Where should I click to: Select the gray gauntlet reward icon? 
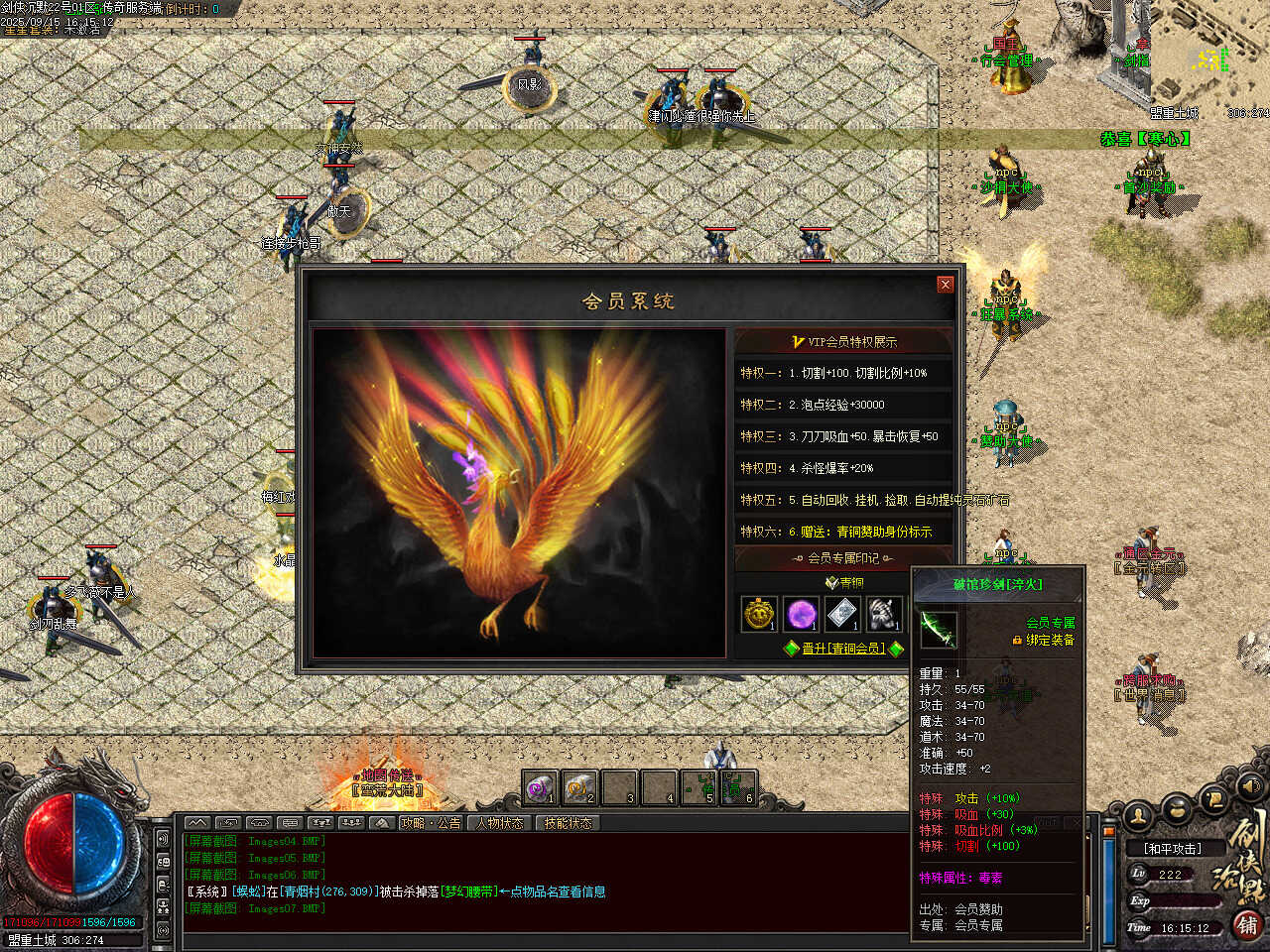pyautogui.click(x=884, y=614)
